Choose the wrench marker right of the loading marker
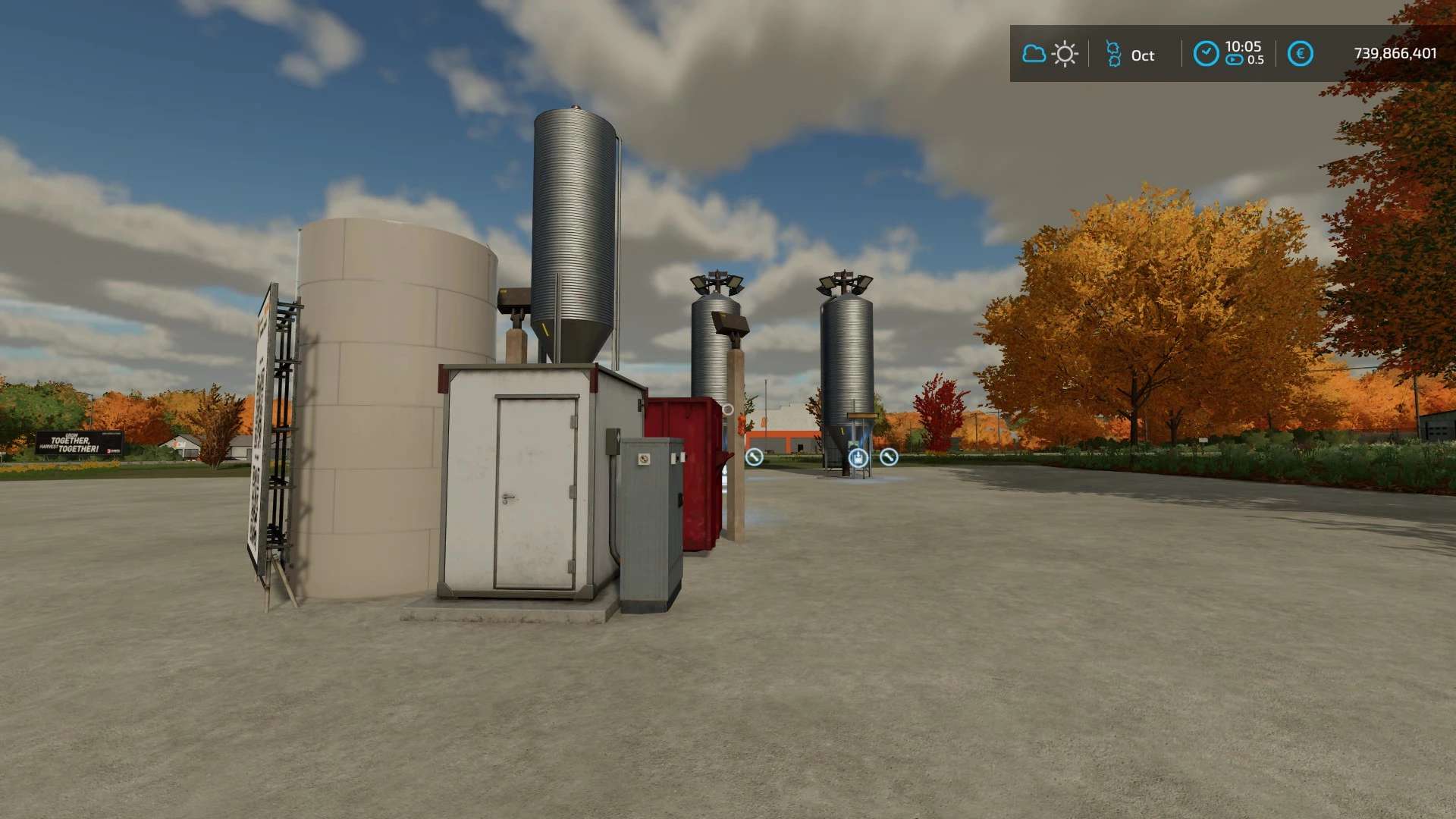This screenshot has height=819, width=1456. tap(889, 457)
